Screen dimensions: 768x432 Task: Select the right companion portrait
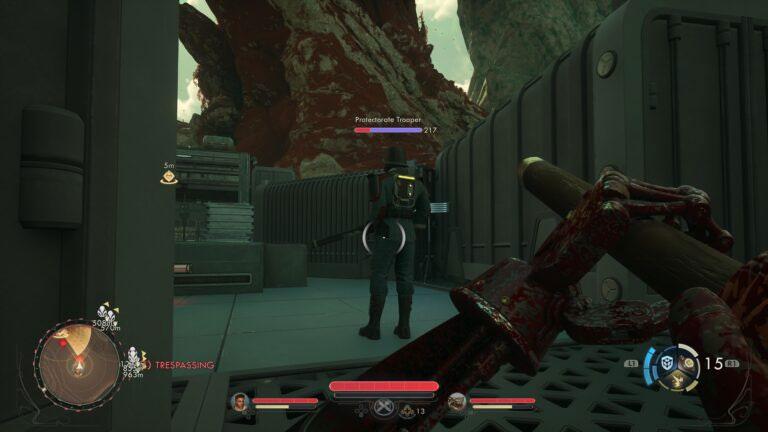click(x=457, y=402)
